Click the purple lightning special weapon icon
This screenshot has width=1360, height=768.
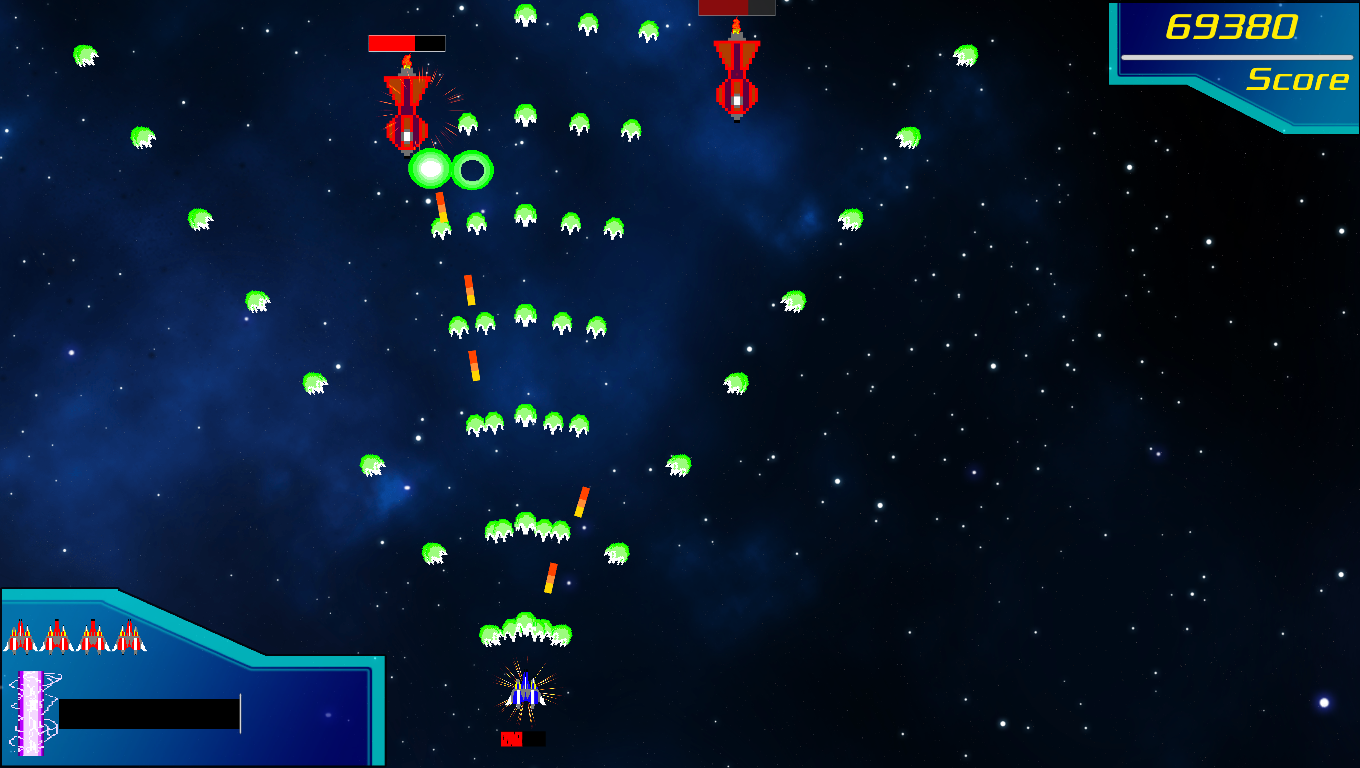pos(32,712)
